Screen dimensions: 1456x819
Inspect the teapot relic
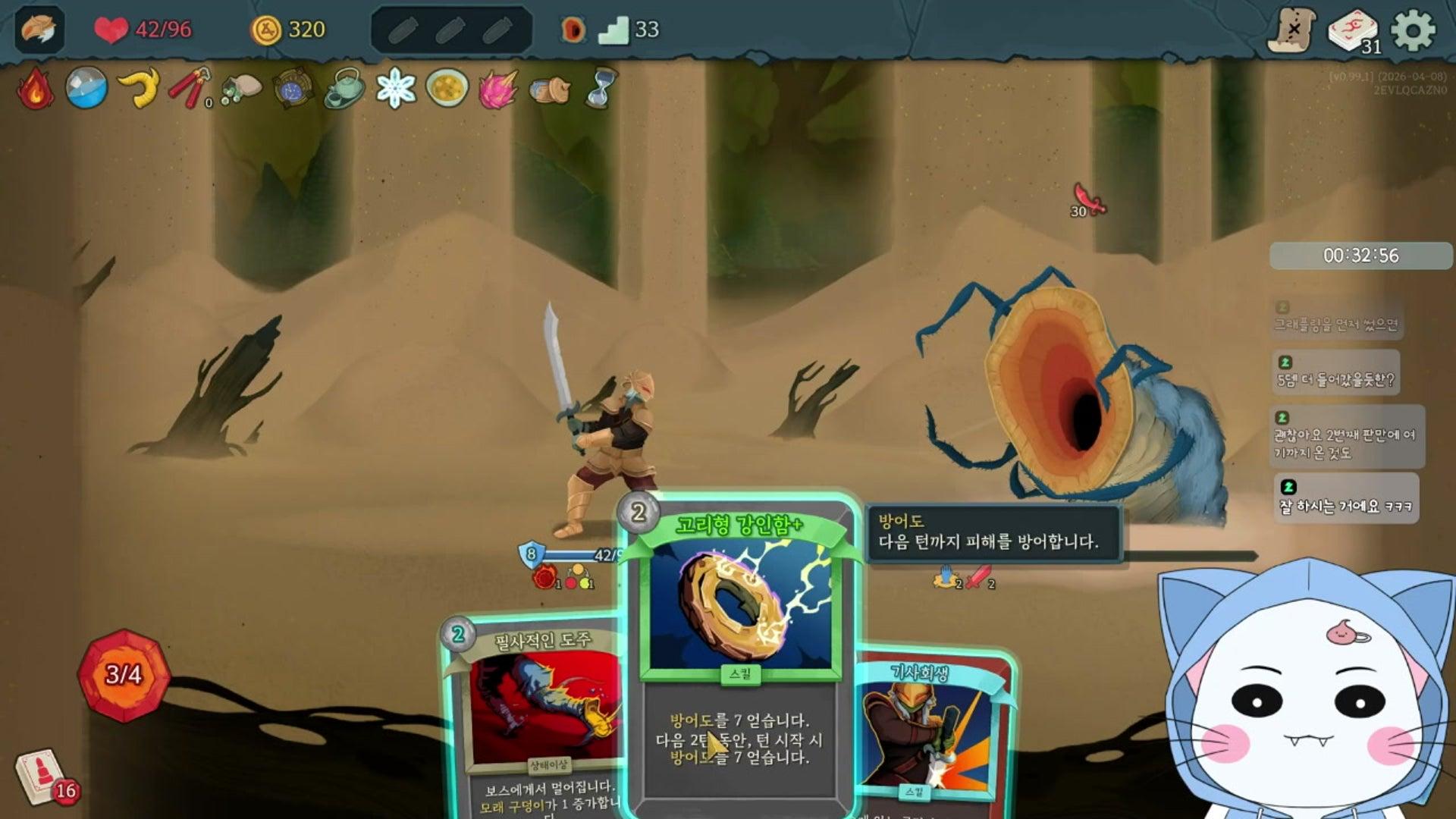point(345,89)
